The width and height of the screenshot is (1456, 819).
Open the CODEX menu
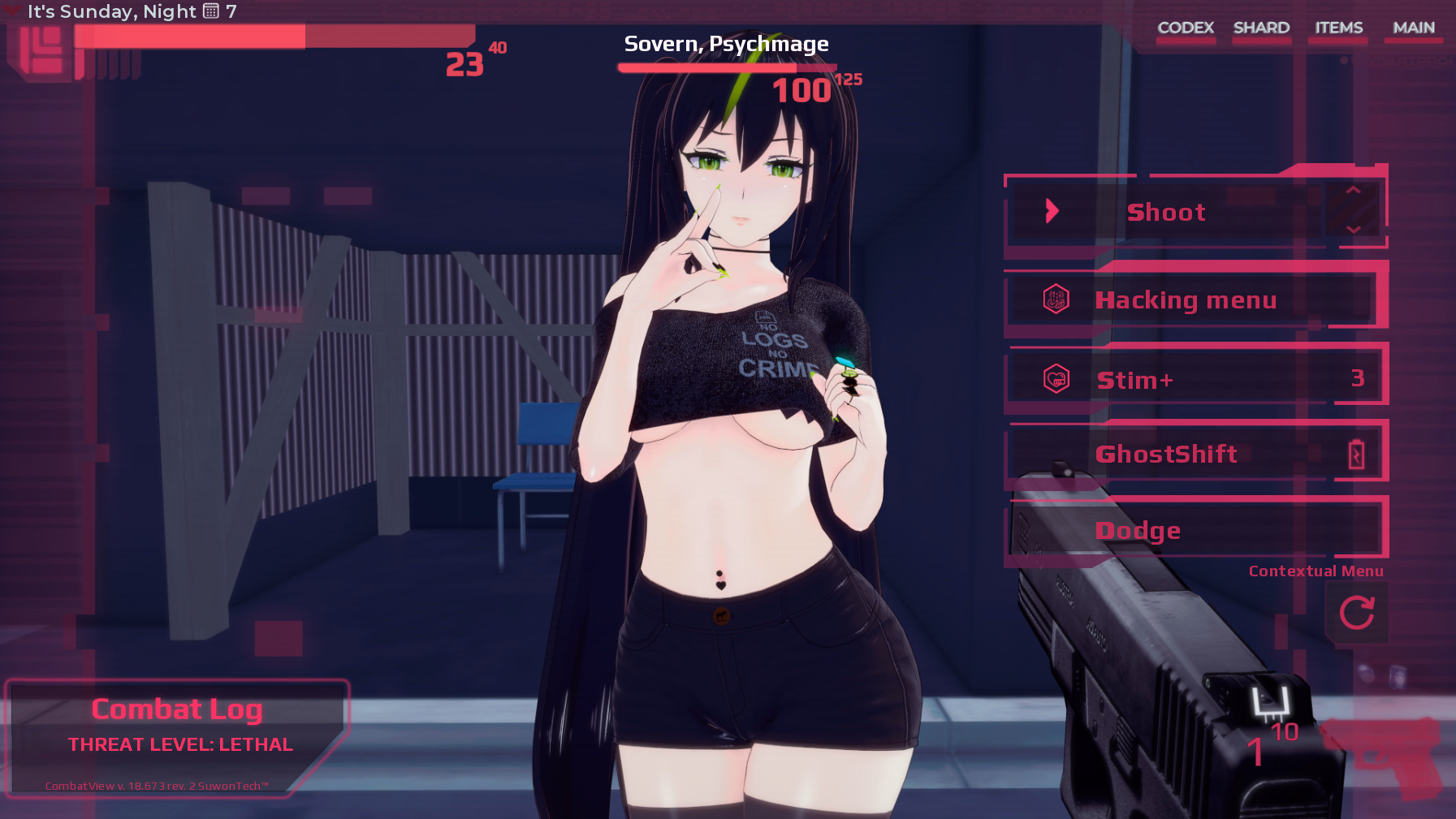1186,27
